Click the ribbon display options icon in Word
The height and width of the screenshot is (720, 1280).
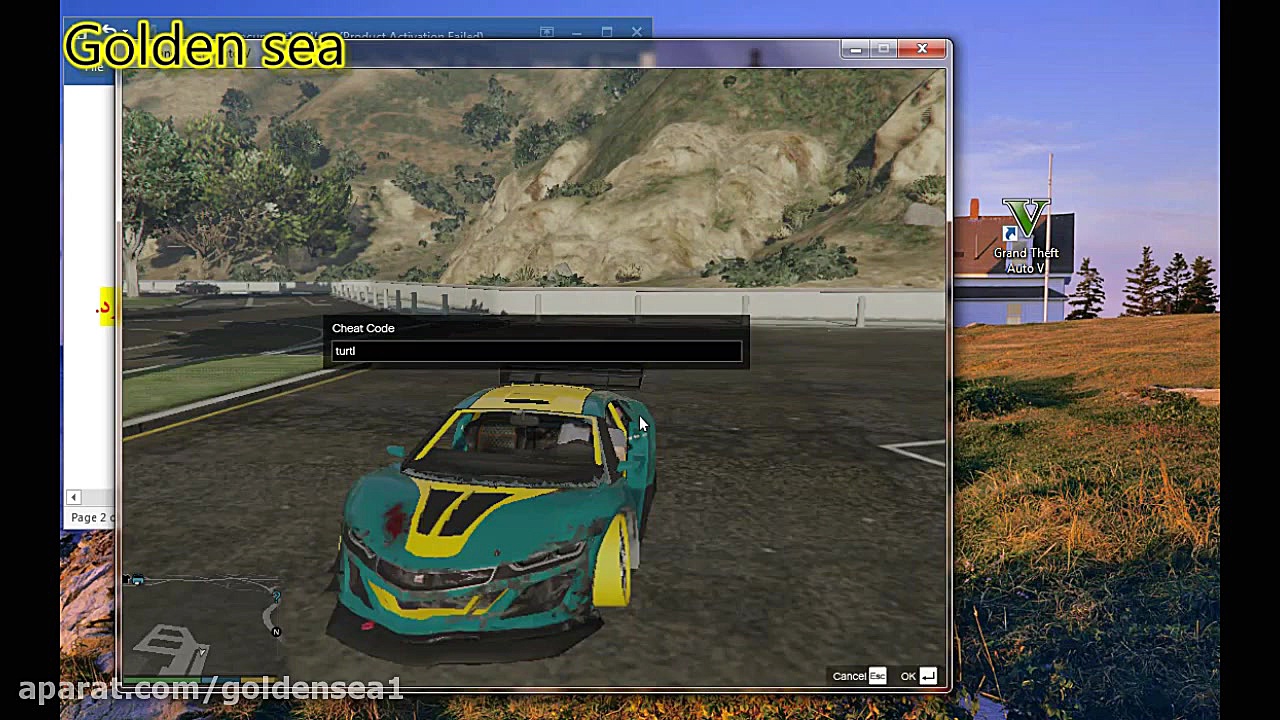click(x=546, y=31)
